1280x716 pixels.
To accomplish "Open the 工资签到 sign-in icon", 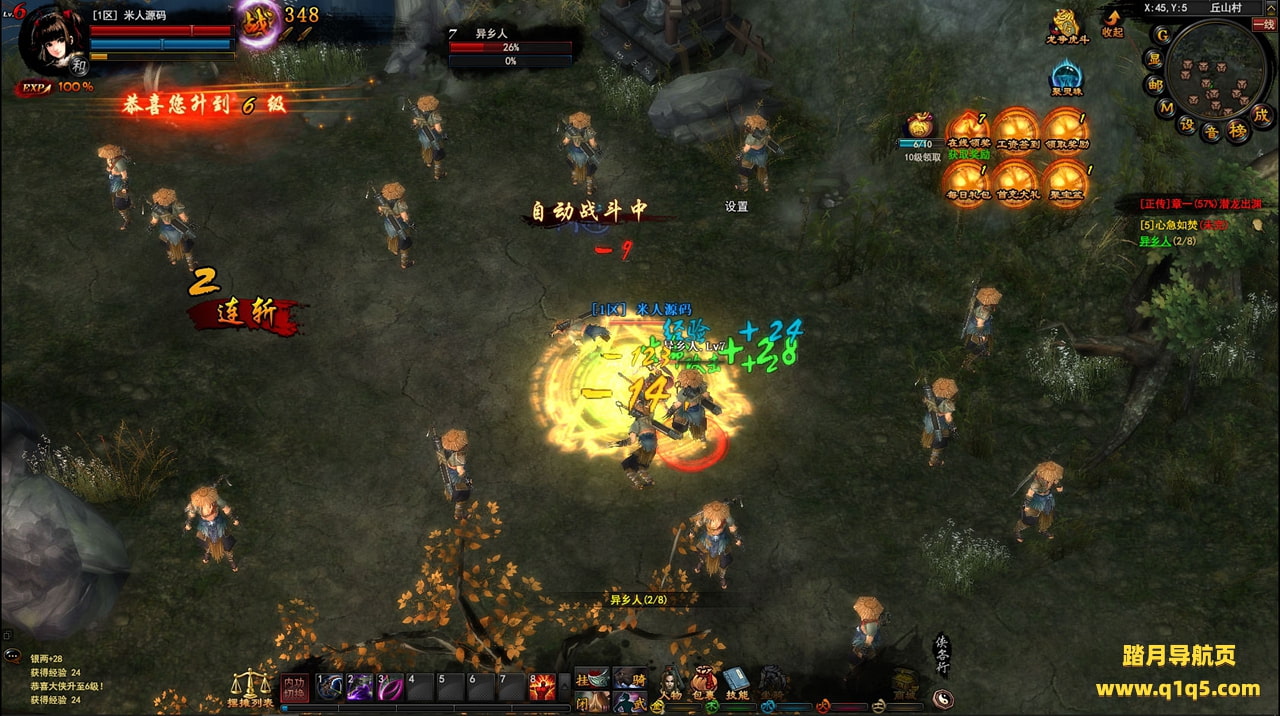I will [x=1017, y=131].
